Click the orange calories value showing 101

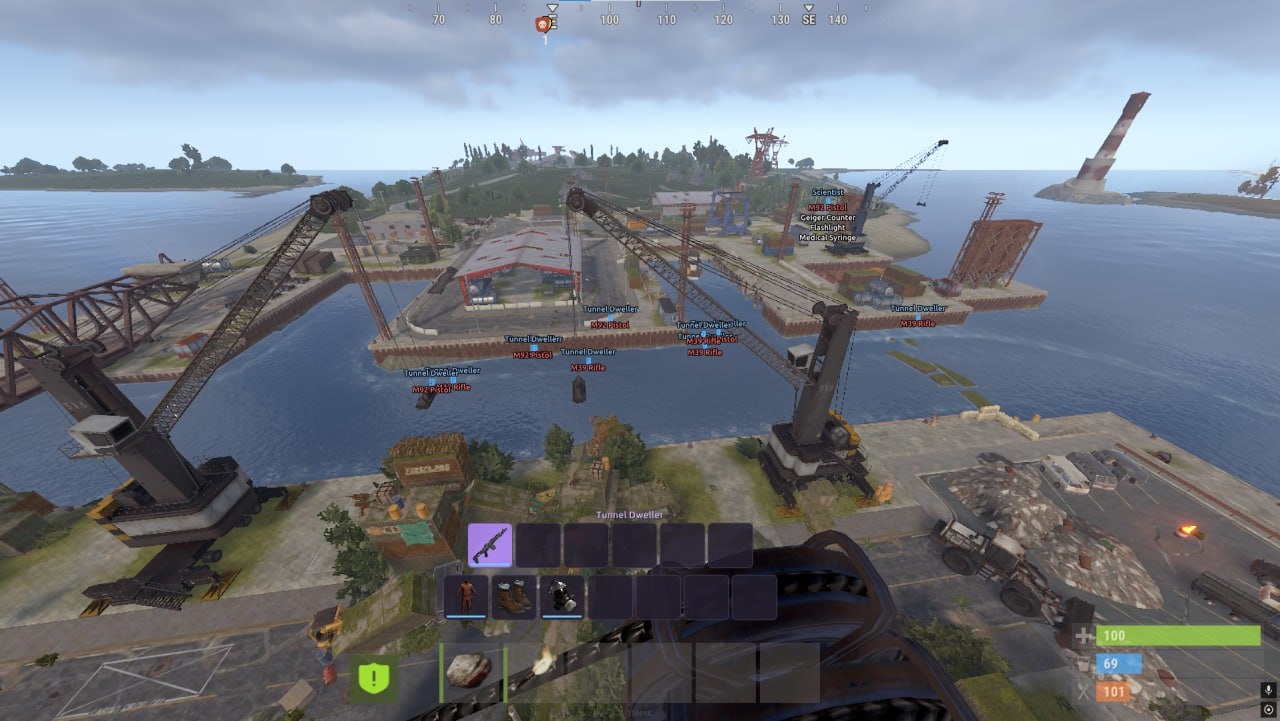pyautogui.click(x=1113, y=689)
